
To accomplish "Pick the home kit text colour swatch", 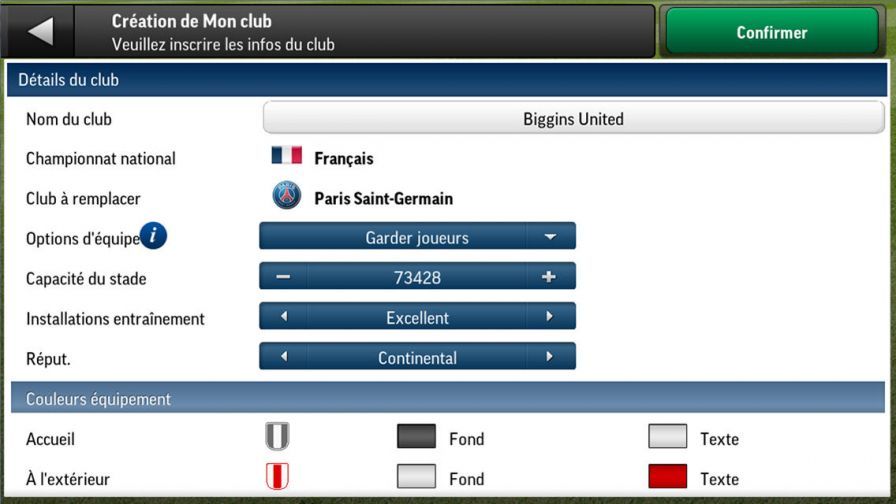I will 667,437.
